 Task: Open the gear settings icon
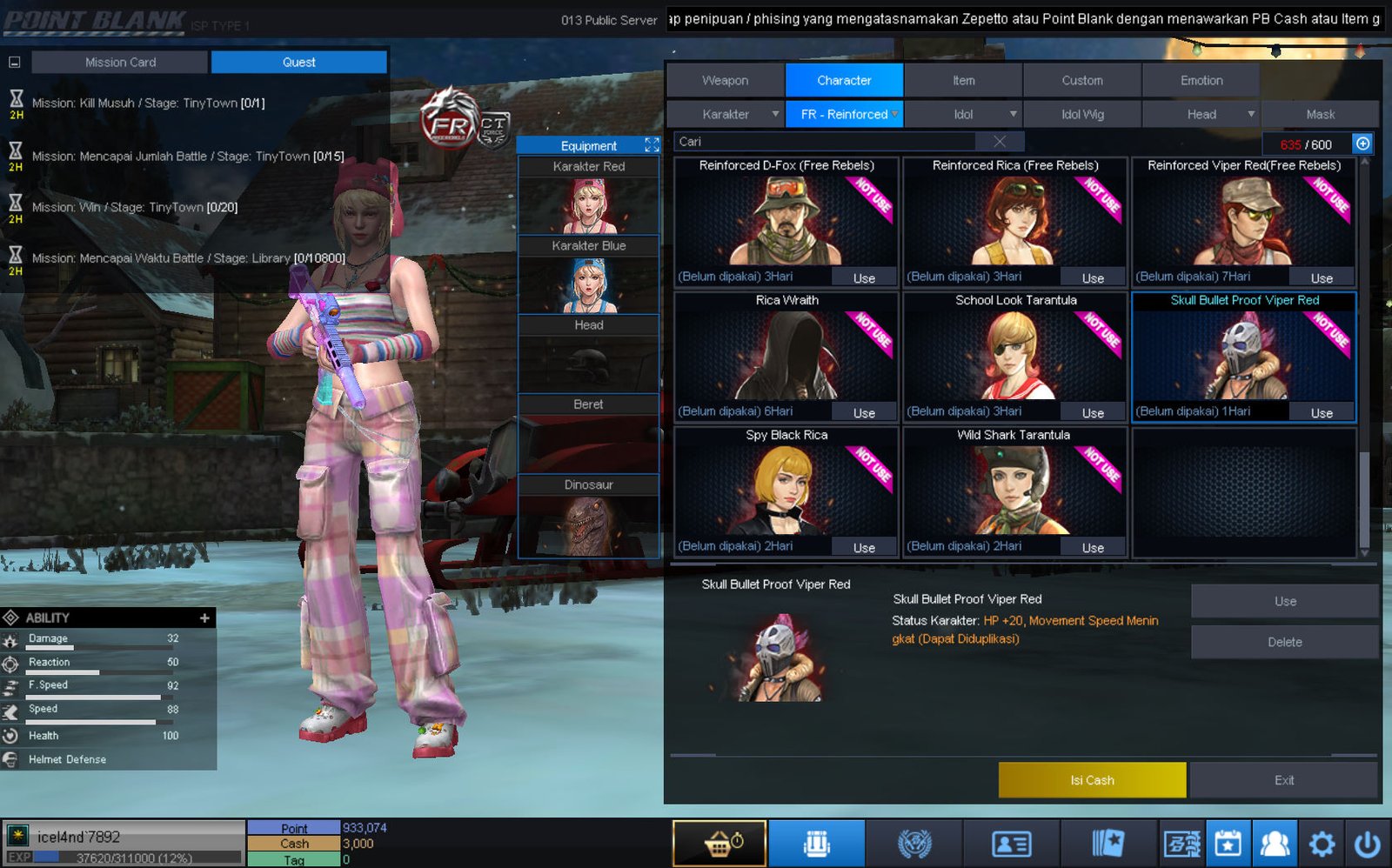click(1322, 843)
